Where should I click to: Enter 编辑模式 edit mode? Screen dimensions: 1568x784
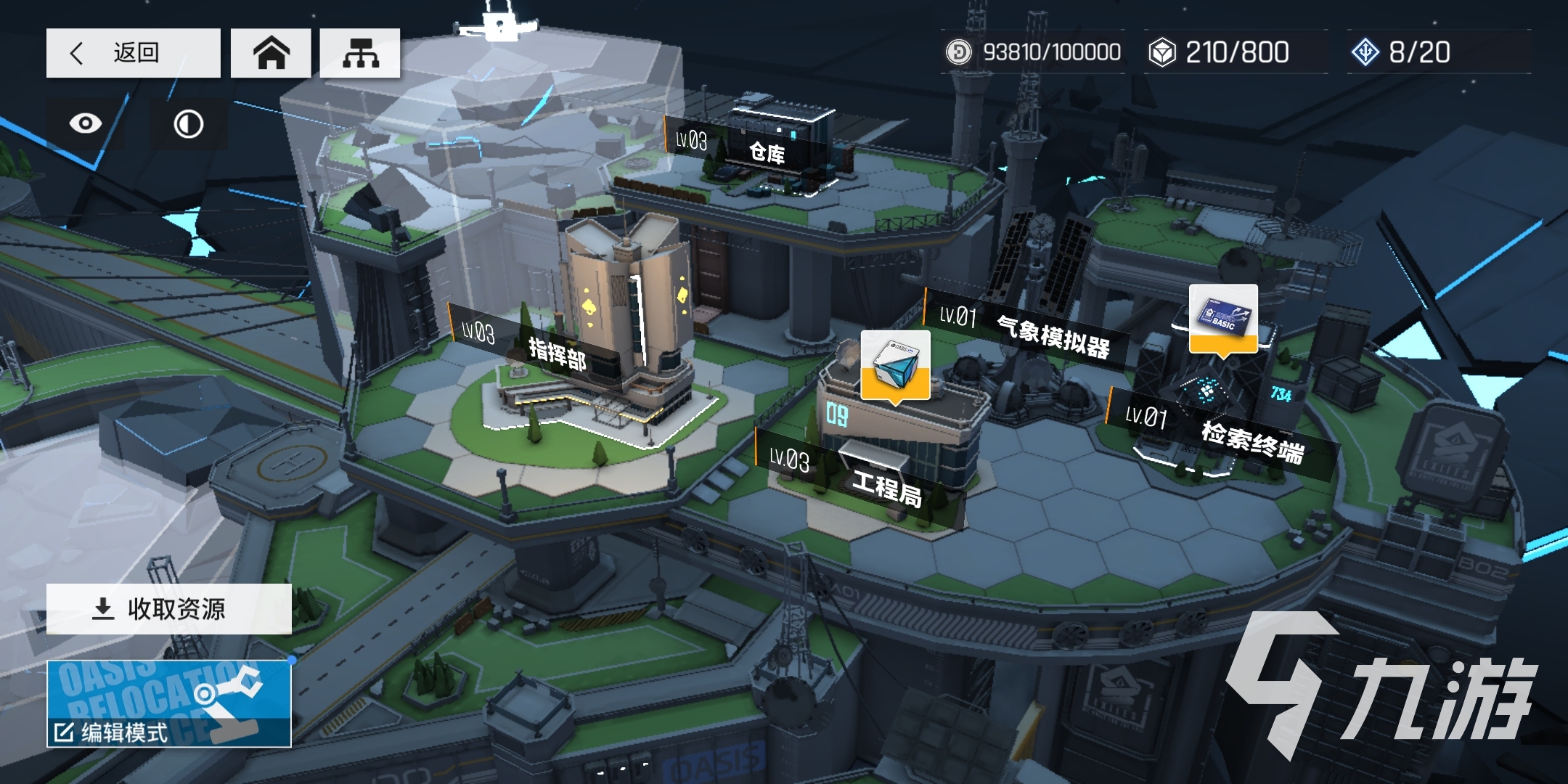(x=169, y=704)
